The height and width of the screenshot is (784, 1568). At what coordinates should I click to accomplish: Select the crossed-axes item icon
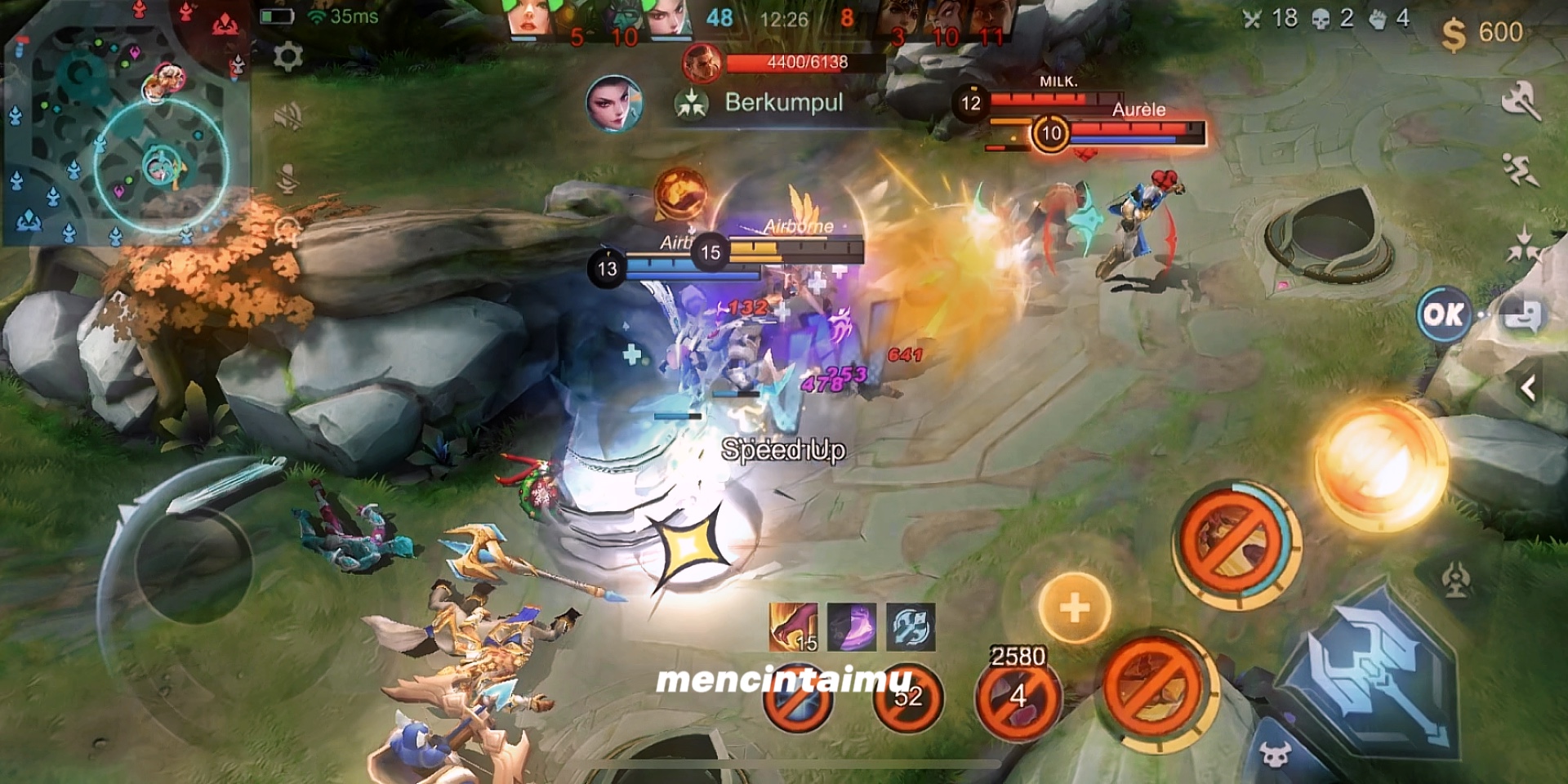pos(910,627)
